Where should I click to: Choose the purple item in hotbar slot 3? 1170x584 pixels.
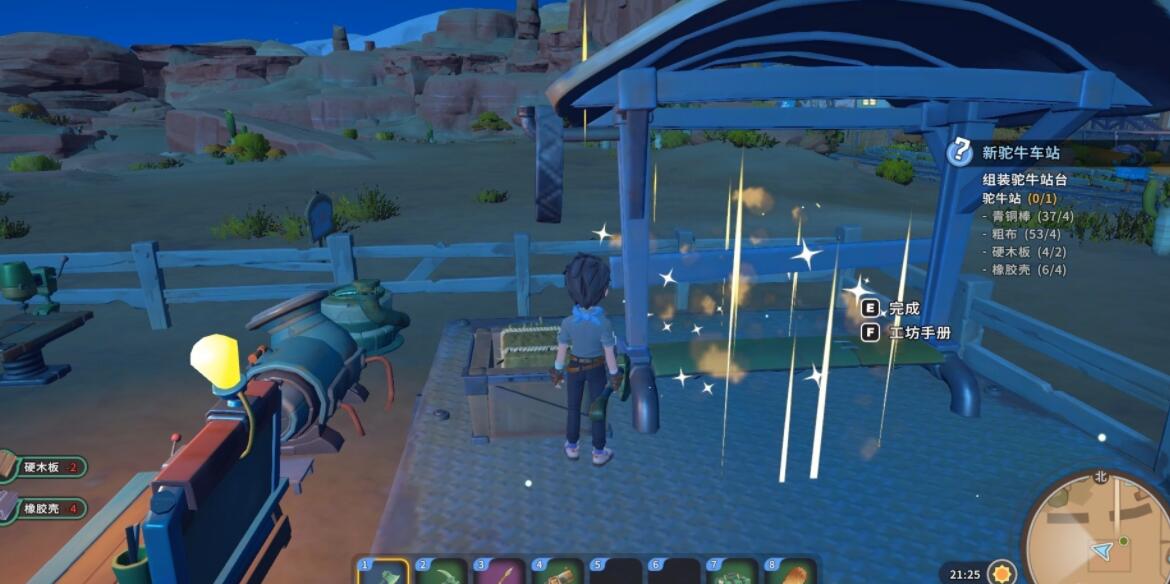coord(498,573)
